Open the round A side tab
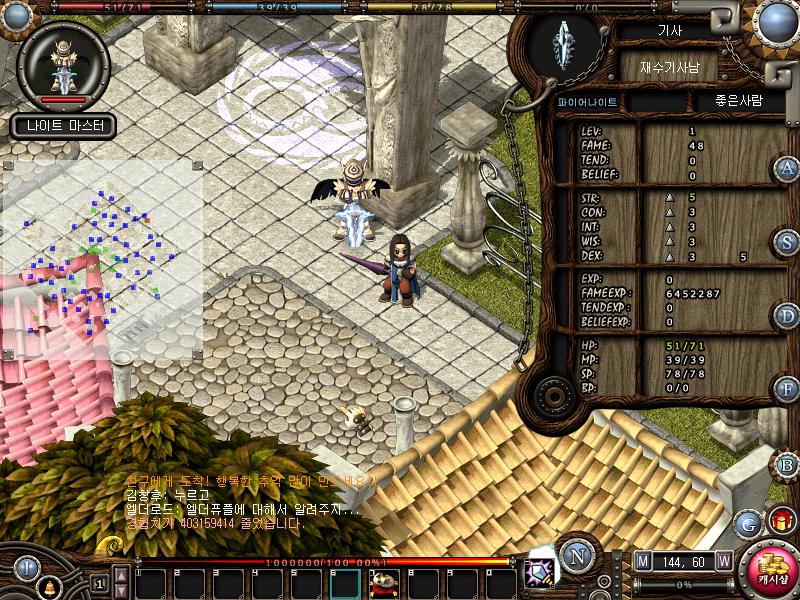The width and height of the screenshot is (800, 600). (x=787, y=168)
